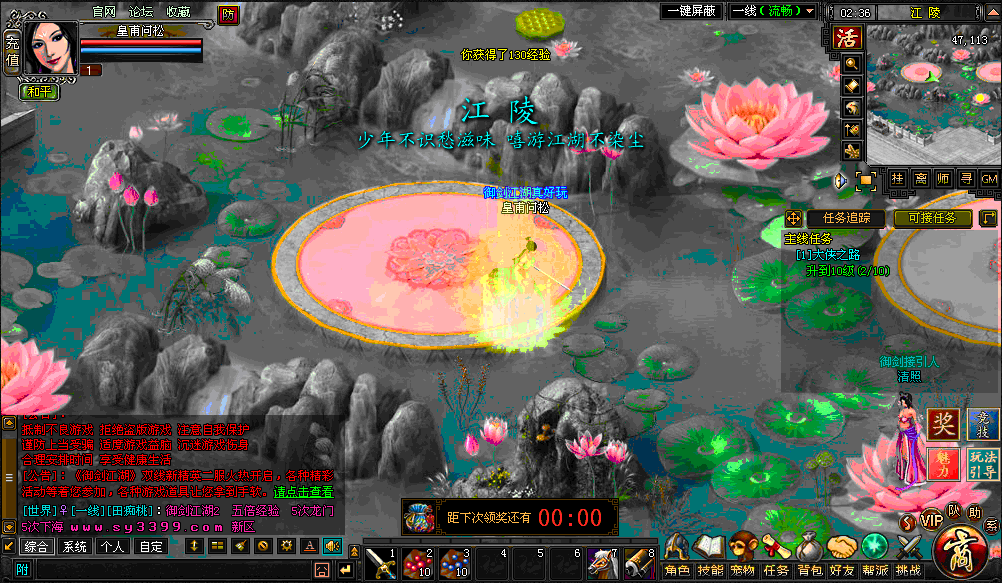This screenshot has width=1002, height=583.
Task: Open the 论坛 forum link
Action: point(141,11)
